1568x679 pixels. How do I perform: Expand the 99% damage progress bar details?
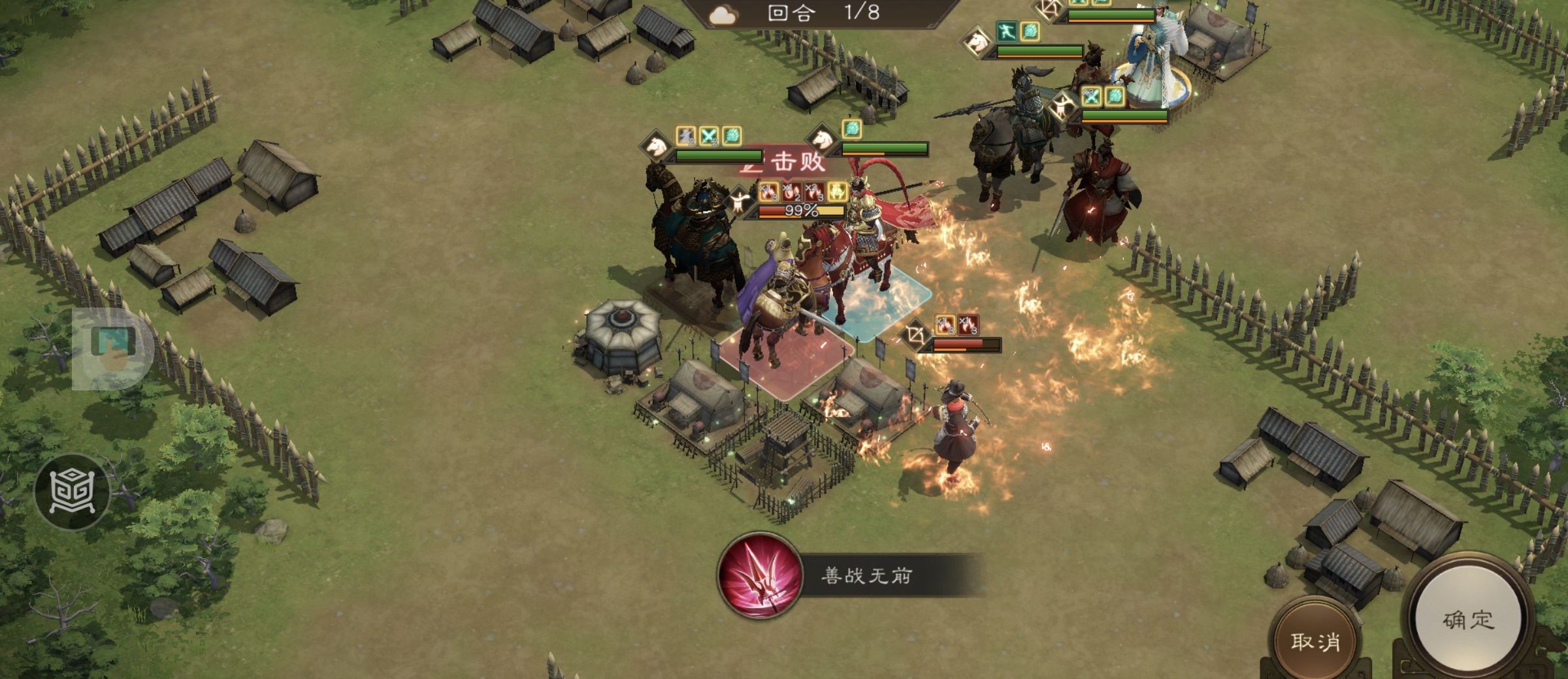800,212
